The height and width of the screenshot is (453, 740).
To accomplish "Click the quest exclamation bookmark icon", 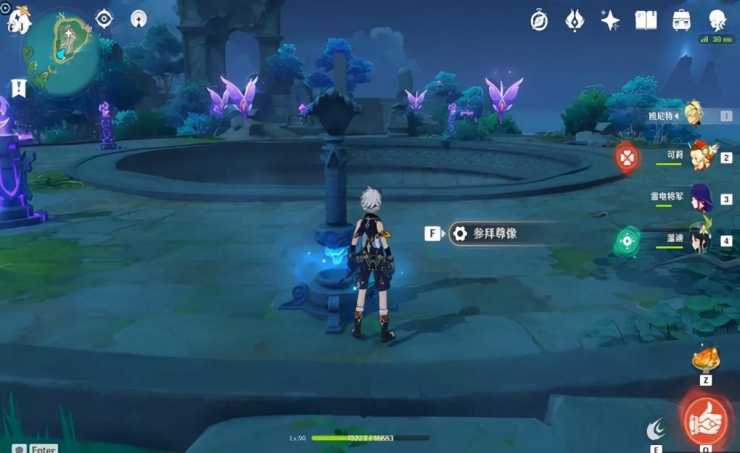I will coord(17,88).
